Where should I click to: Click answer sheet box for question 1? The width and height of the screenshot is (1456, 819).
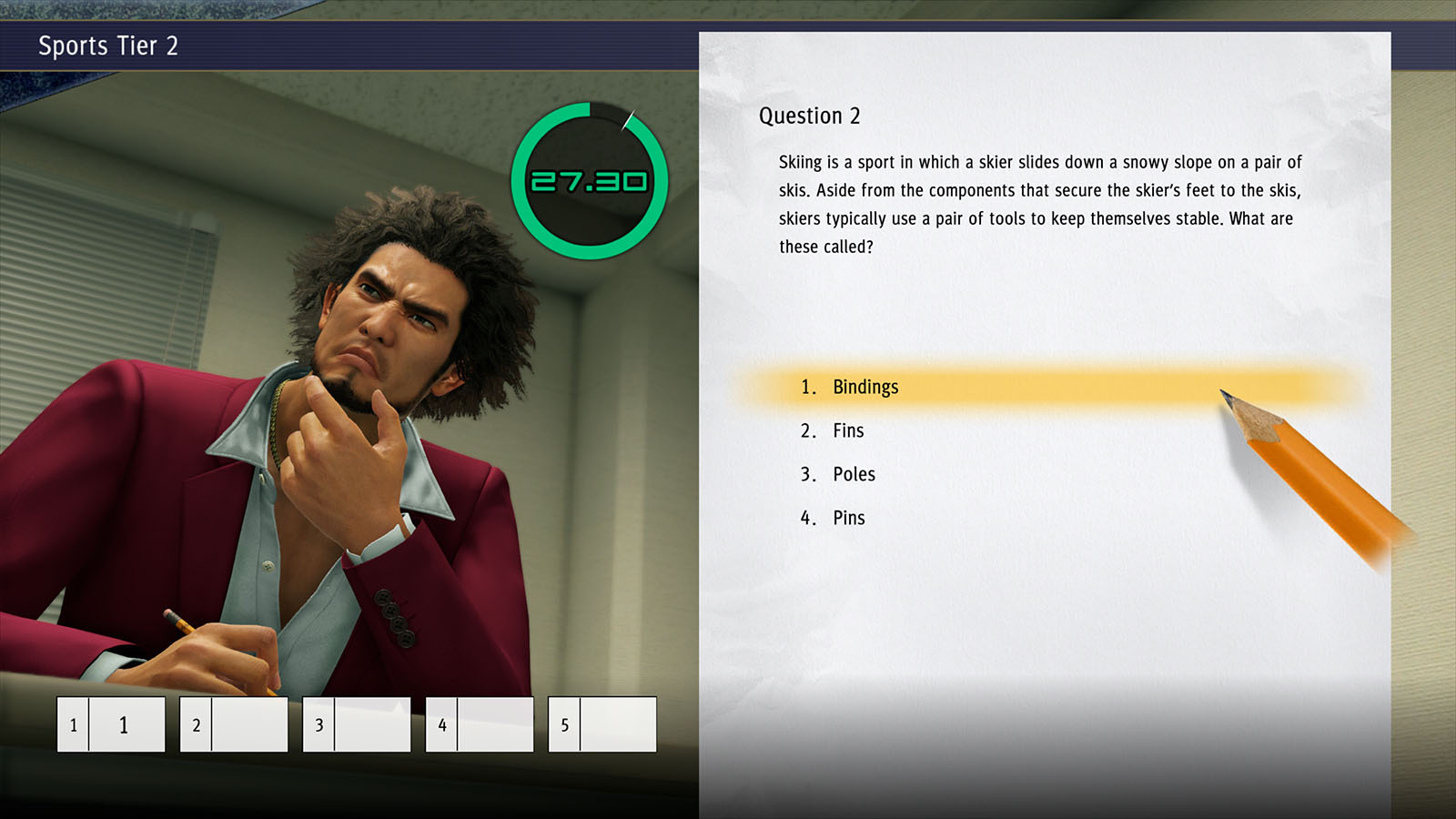click(111, 724)
